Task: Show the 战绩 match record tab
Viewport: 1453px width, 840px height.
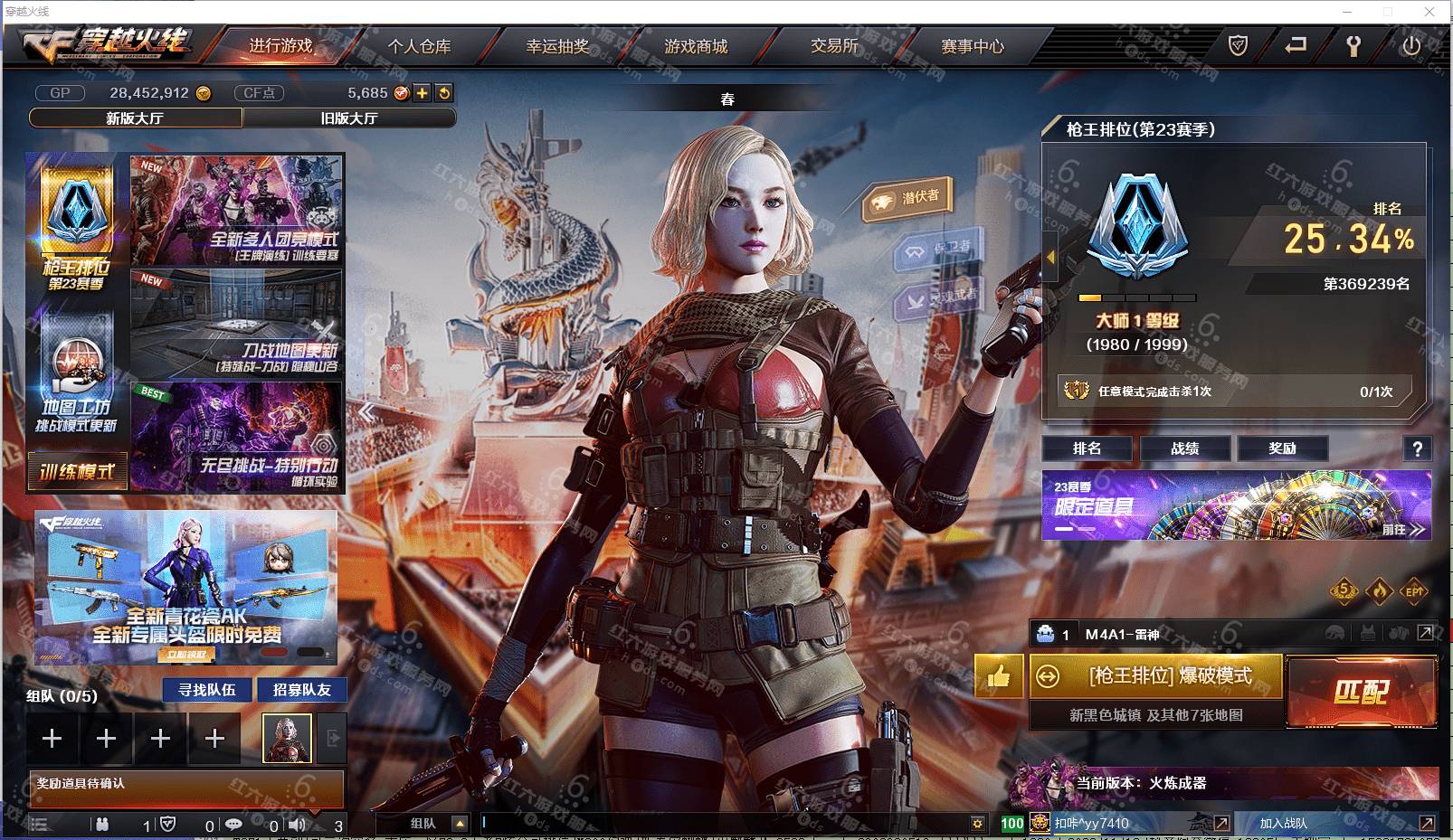Action: [1184, 448]
